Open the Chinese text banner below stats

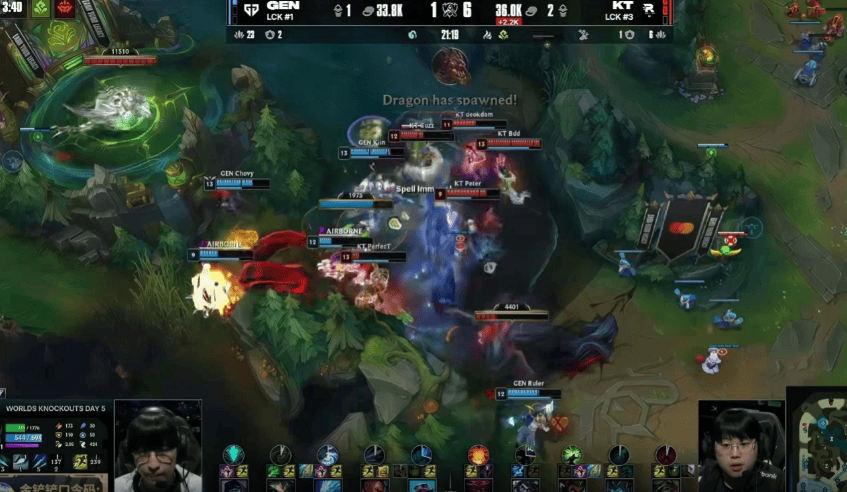point(57,486)
